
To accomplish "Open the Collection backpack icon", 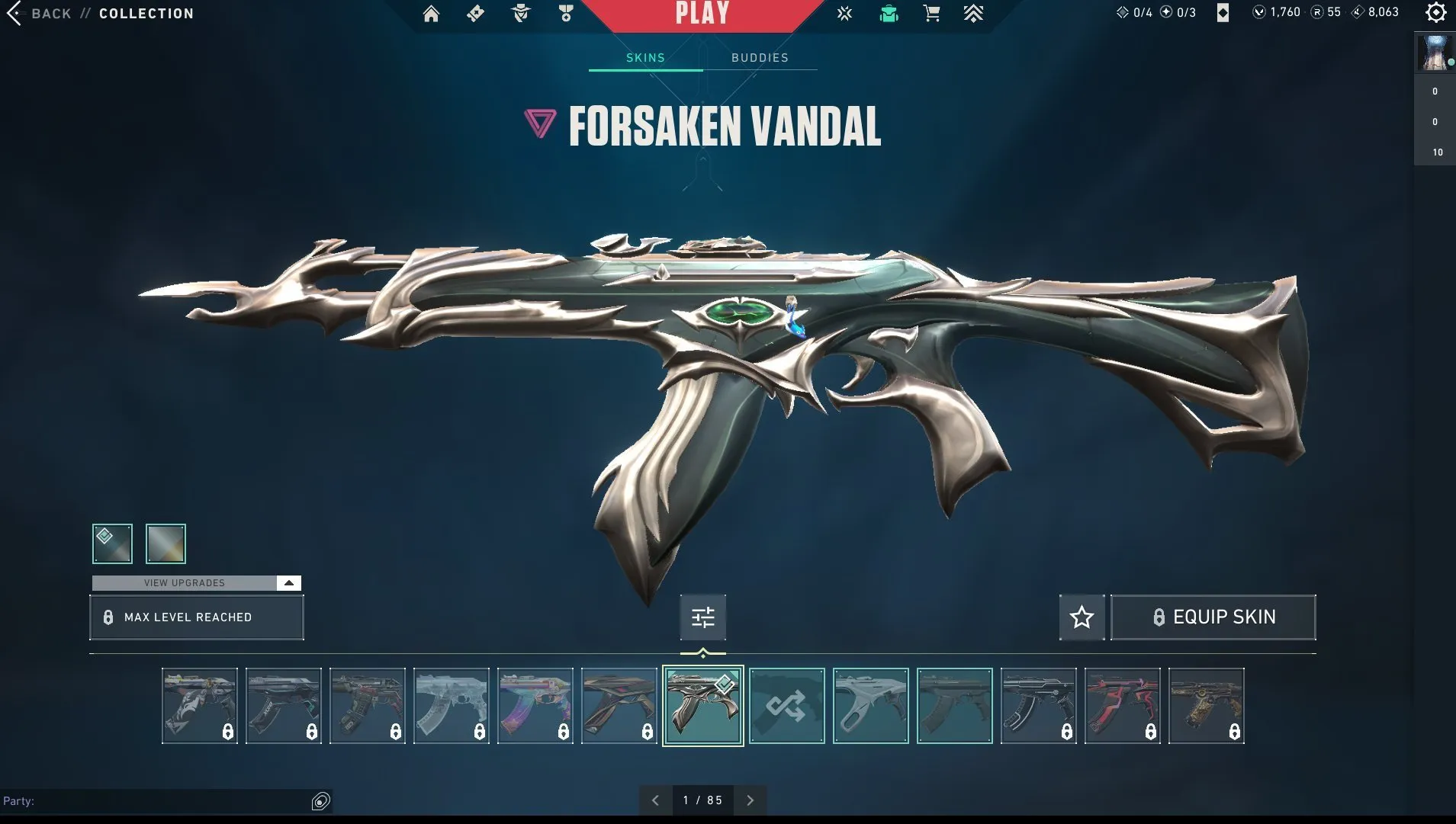I will [889, 13].
